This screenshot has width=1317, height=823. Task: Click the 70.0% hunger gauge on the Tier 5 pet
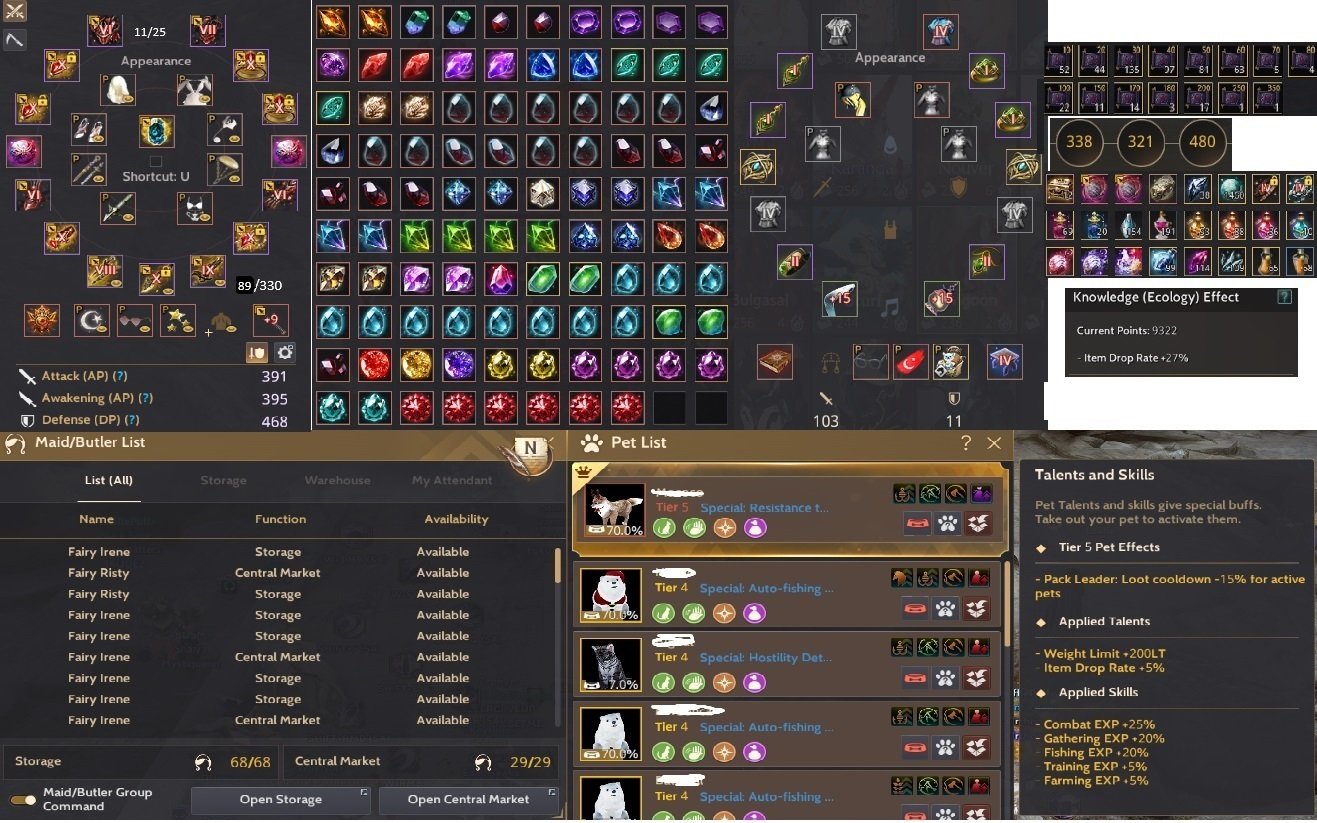[616, 530]
